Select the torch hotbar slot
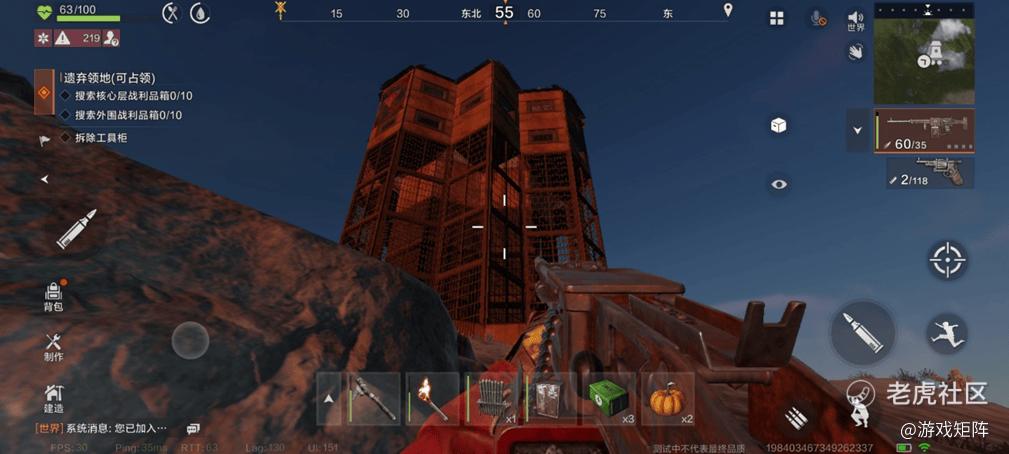 (x=433, y=399)
